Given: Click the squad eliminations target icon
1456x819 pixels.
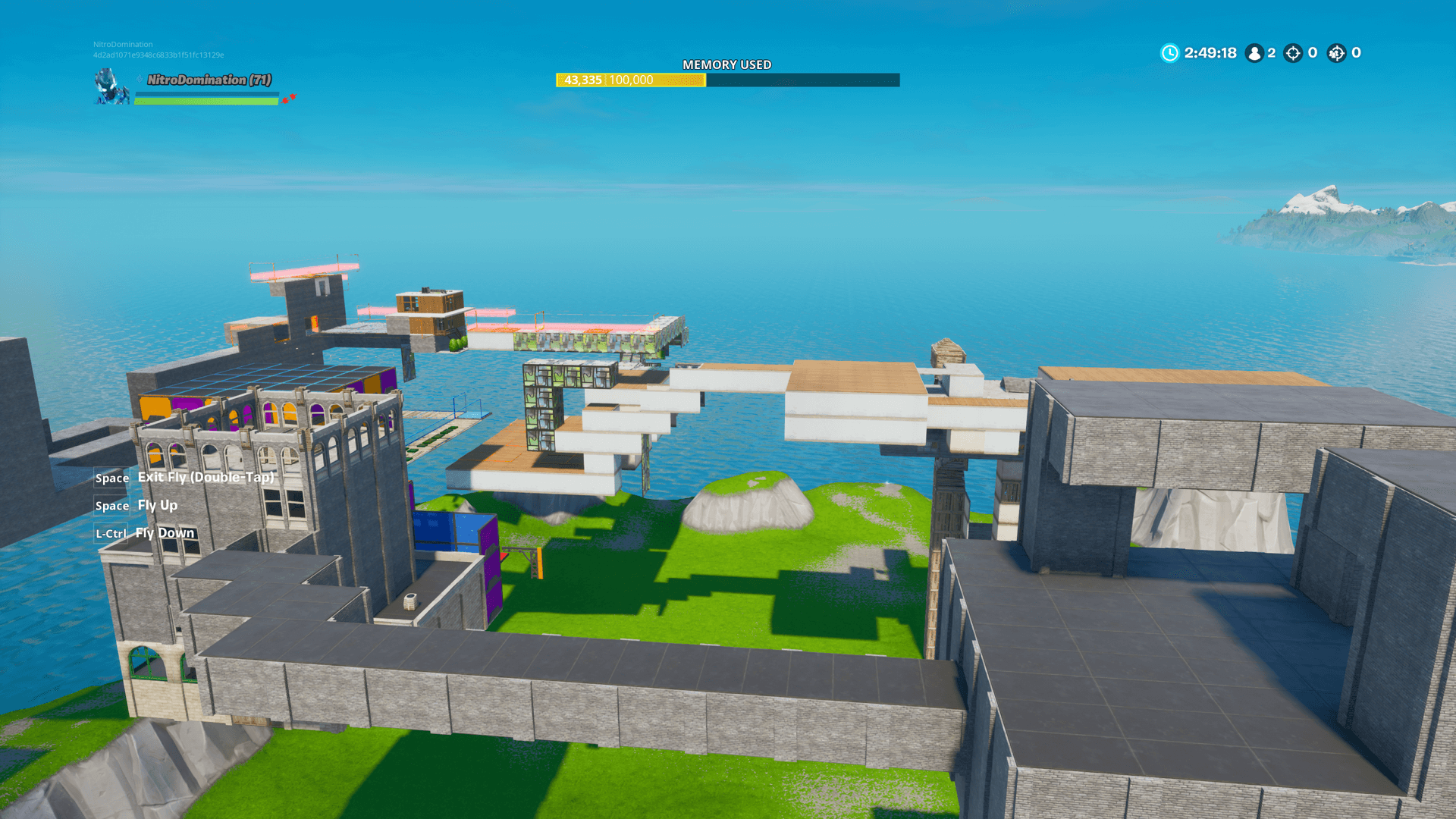Looking at the screenshot, I should [1336, 53].
